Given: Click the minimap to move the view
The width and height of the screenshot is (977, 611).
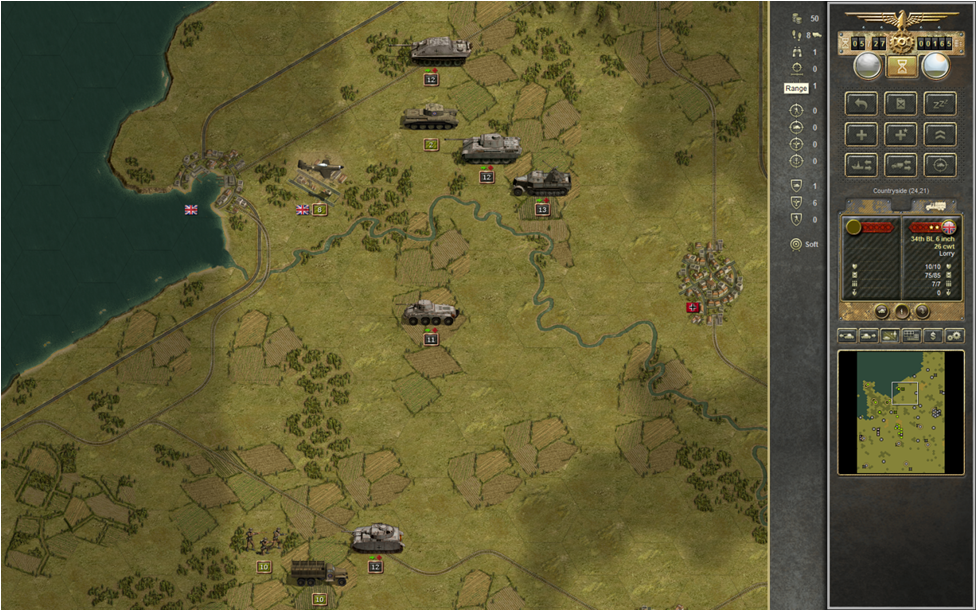Looking at the screenshot, I should tap(900, 411).
